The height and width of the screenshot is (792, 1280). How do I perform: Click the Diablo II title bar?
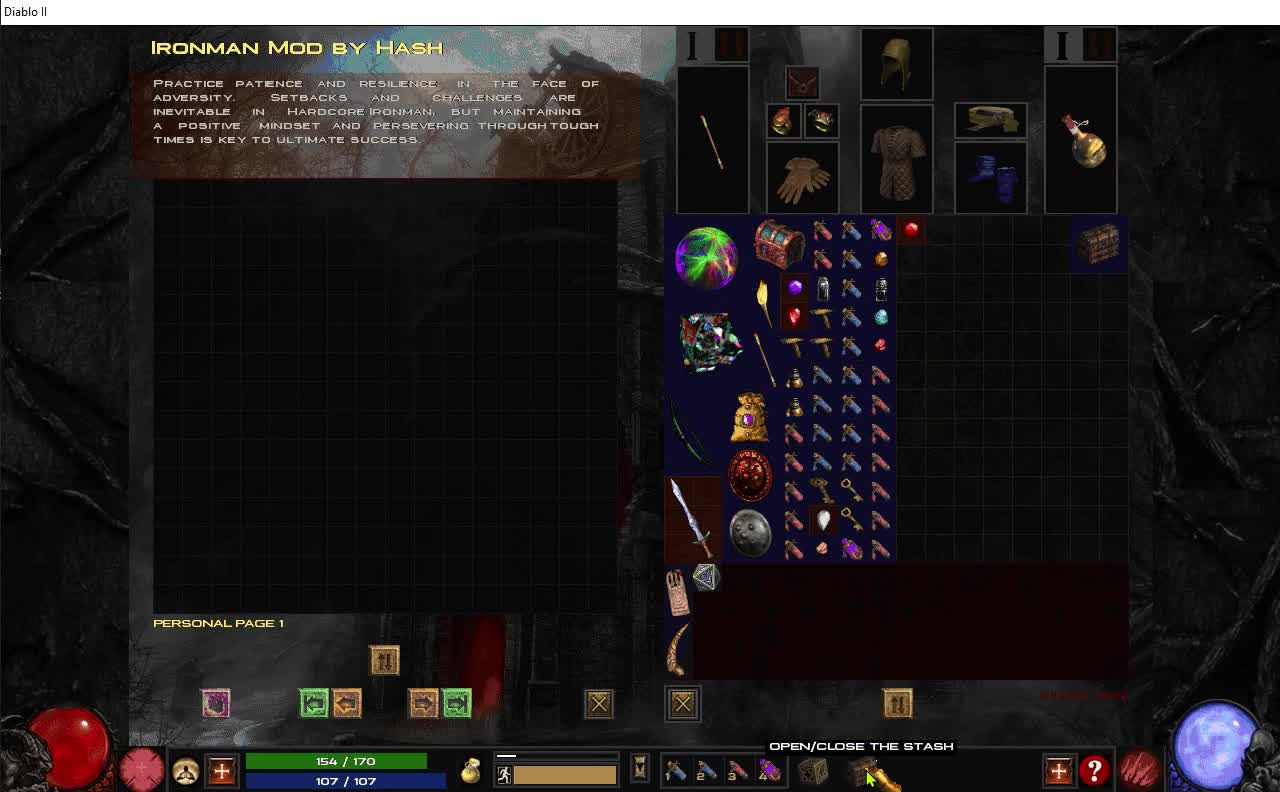point(24,11)
